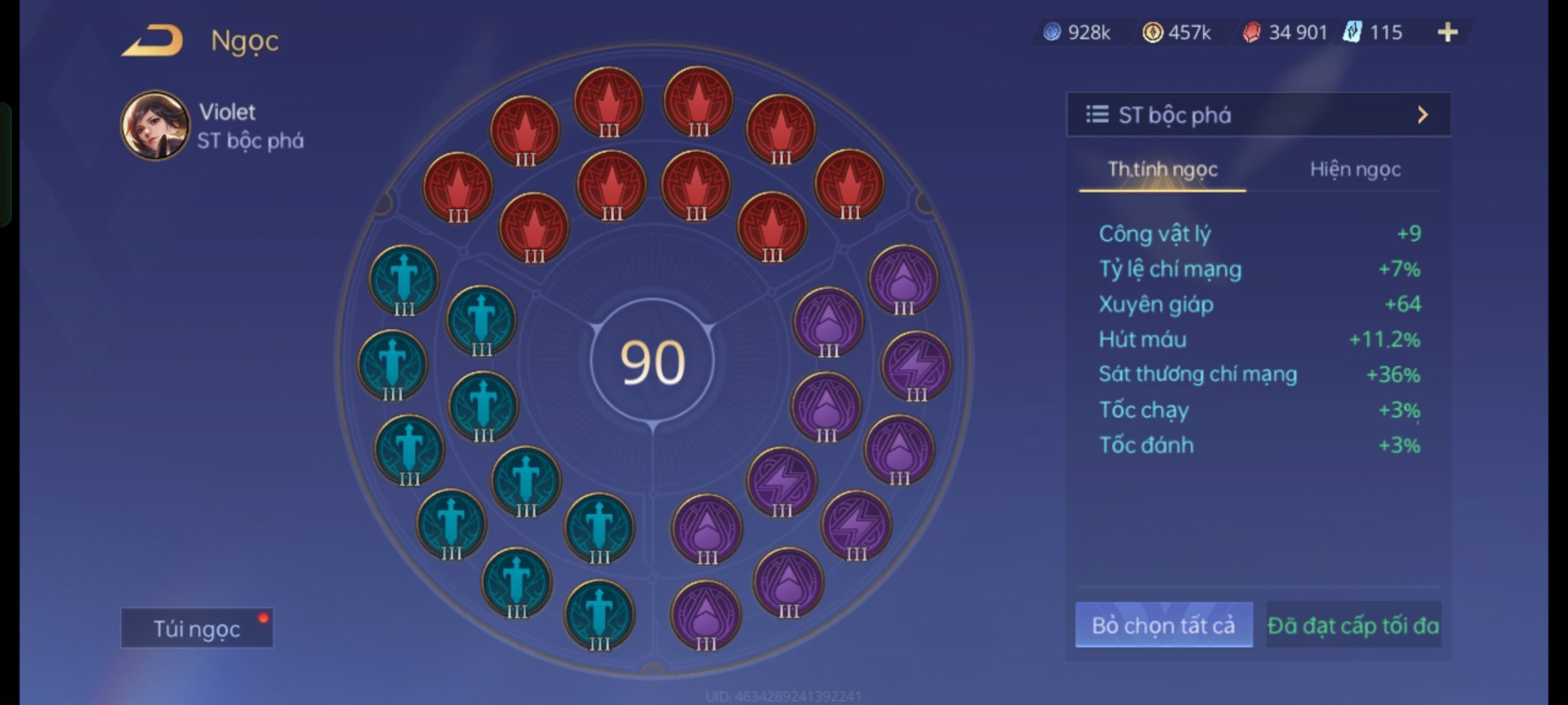Click the Đã đạt cấp tối đa button
Viewport: 1568px width, 705px height.
pos(1353,625)
